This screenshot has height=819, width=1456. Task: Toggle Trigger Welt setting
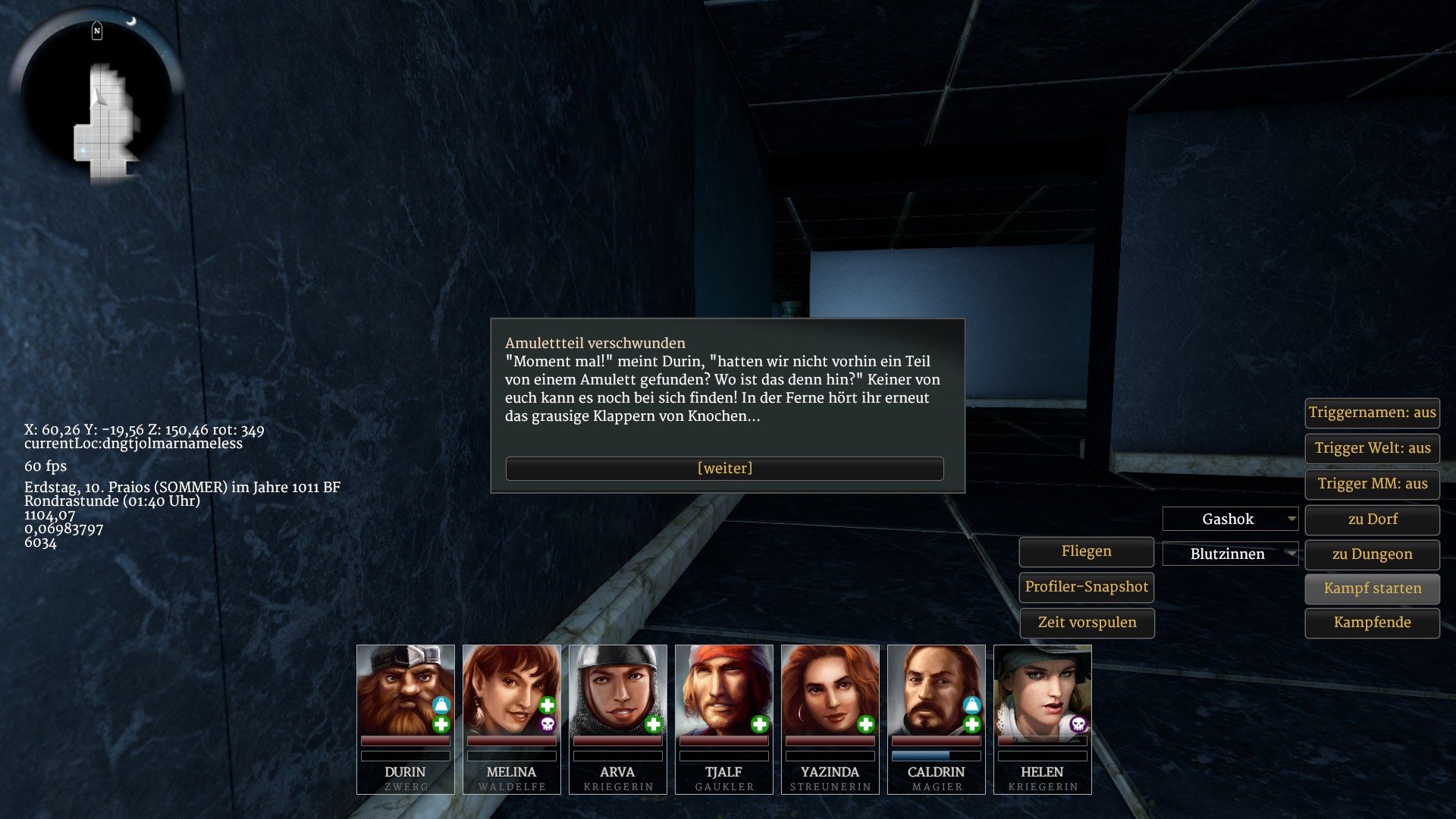pyautogui.click(x=1372, y=448)
